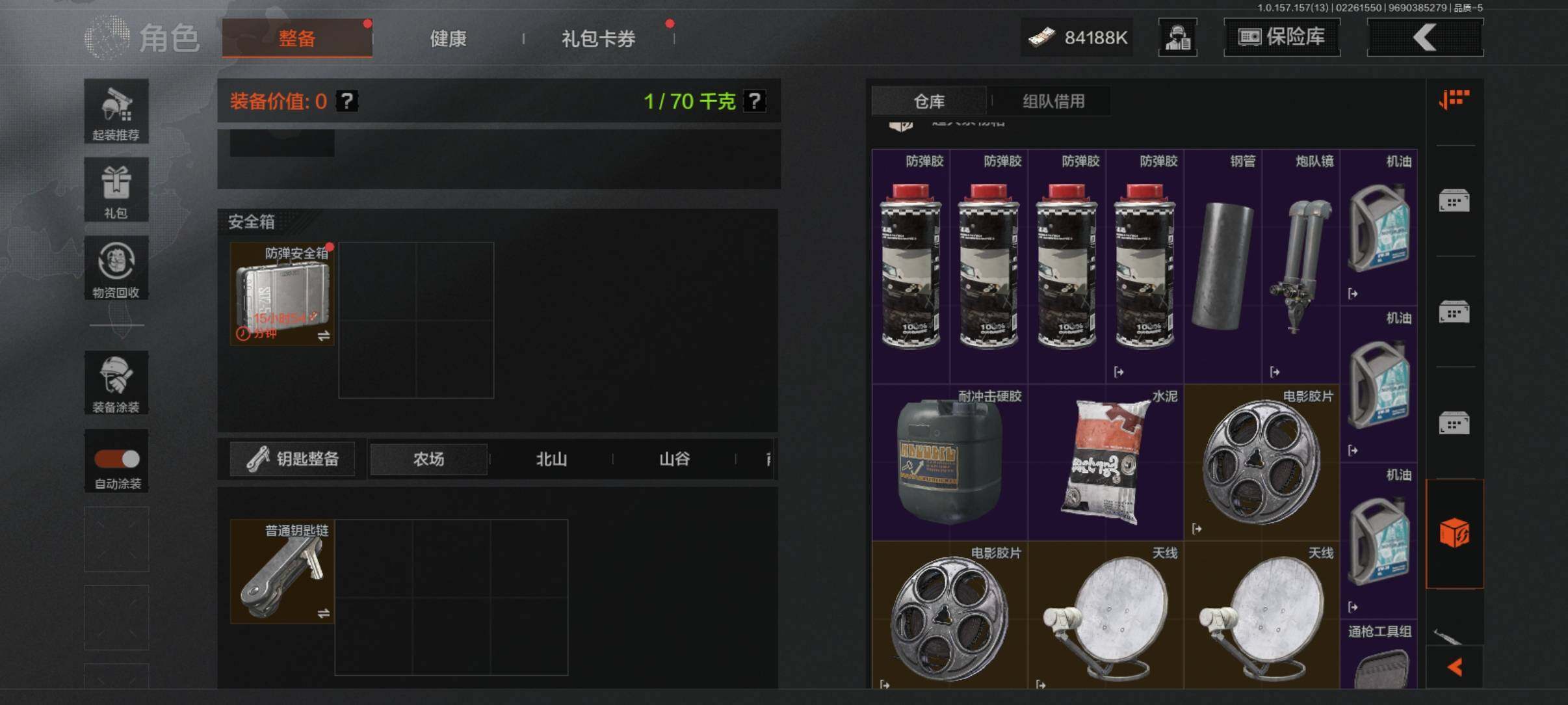The width and height of the screenshot is (1568, 705).
Task: Select the 防弹安全箱 secure case
Action: point(282,294)
